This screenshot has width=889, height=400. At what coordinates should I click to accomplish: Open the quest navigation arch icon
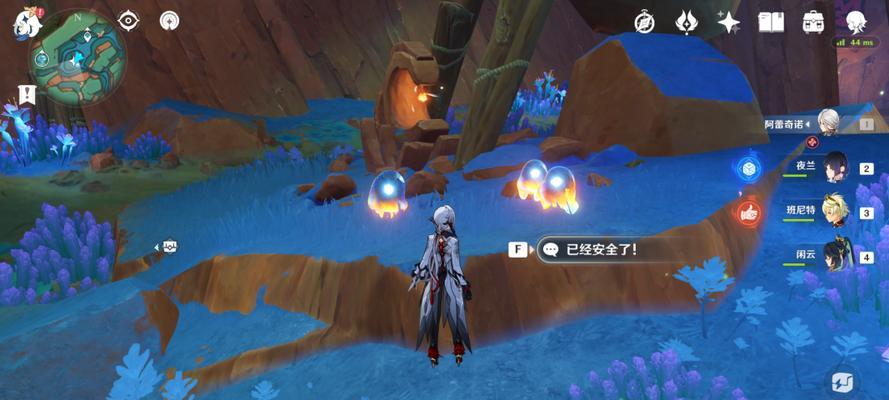(169, 20)
